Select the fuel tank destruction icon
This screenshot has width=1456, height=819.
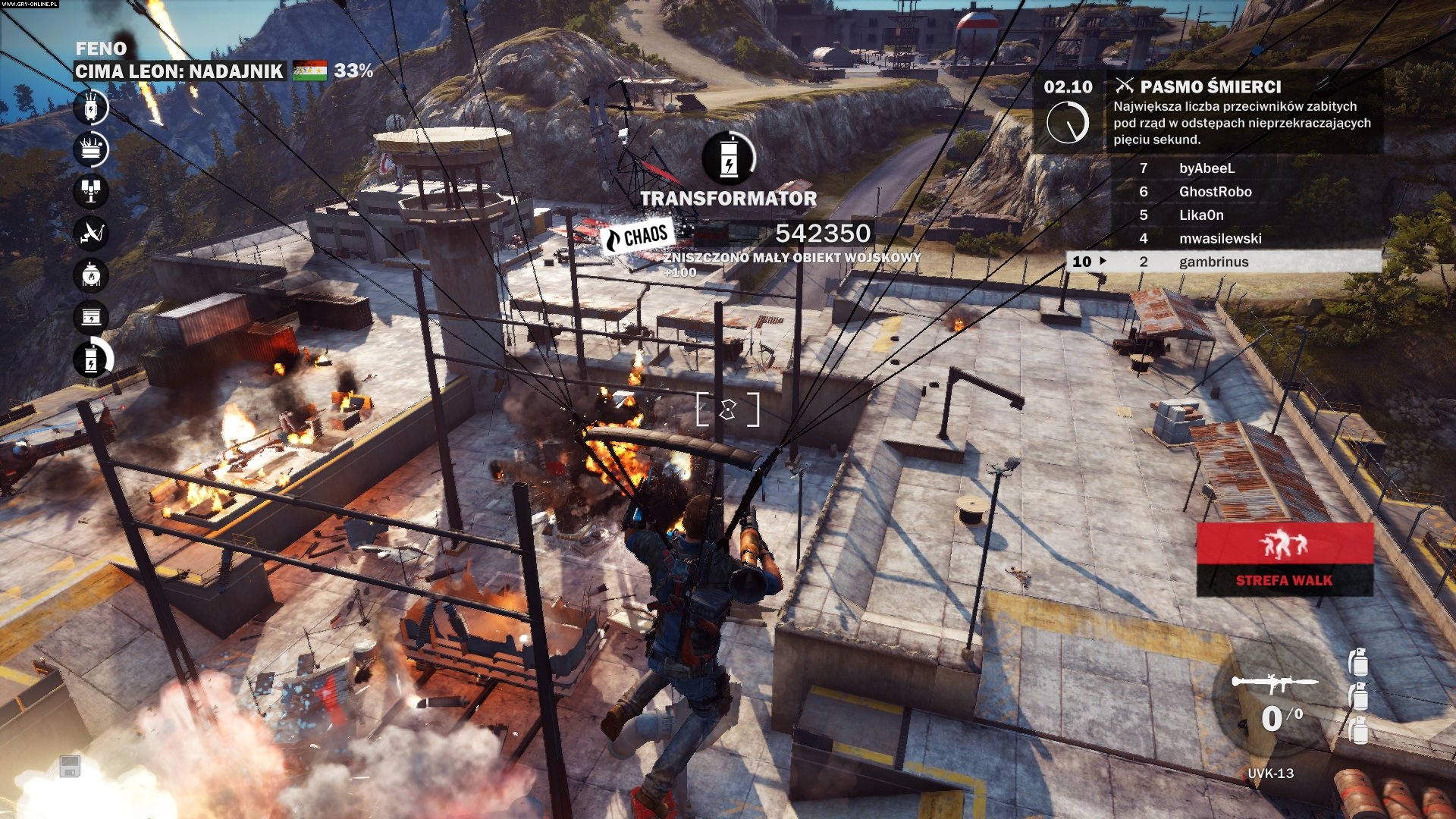coord(91,275)
